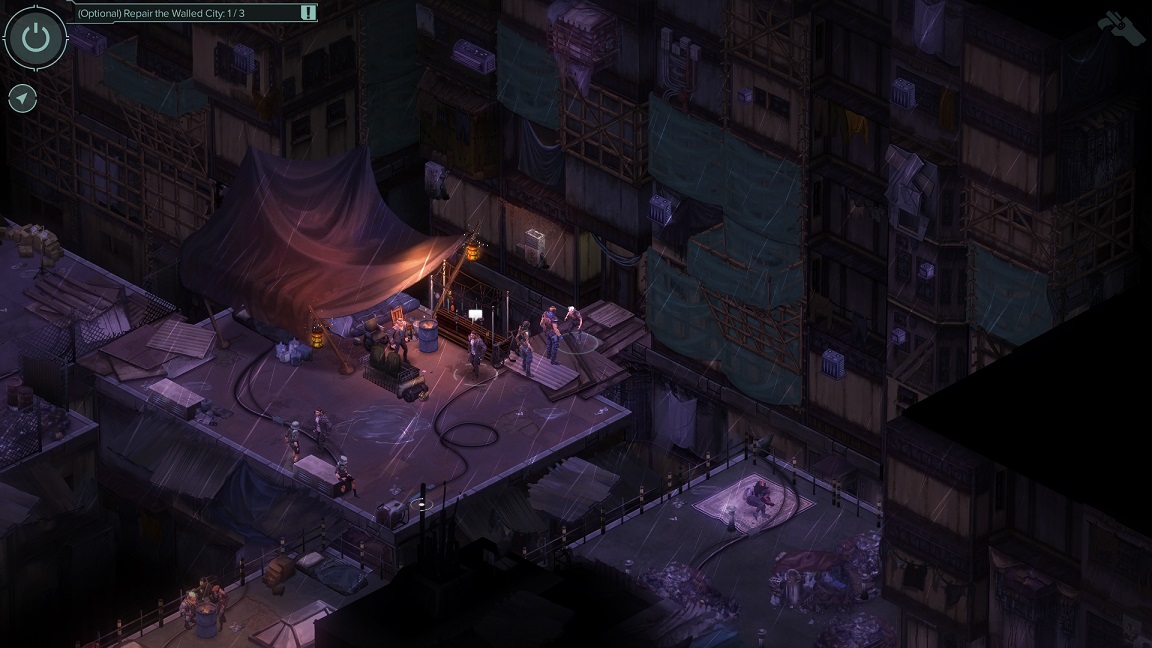This screenshot has height=648, width=1152.
Task: Click the arrow pointer icon button
Action: point(22,98)
